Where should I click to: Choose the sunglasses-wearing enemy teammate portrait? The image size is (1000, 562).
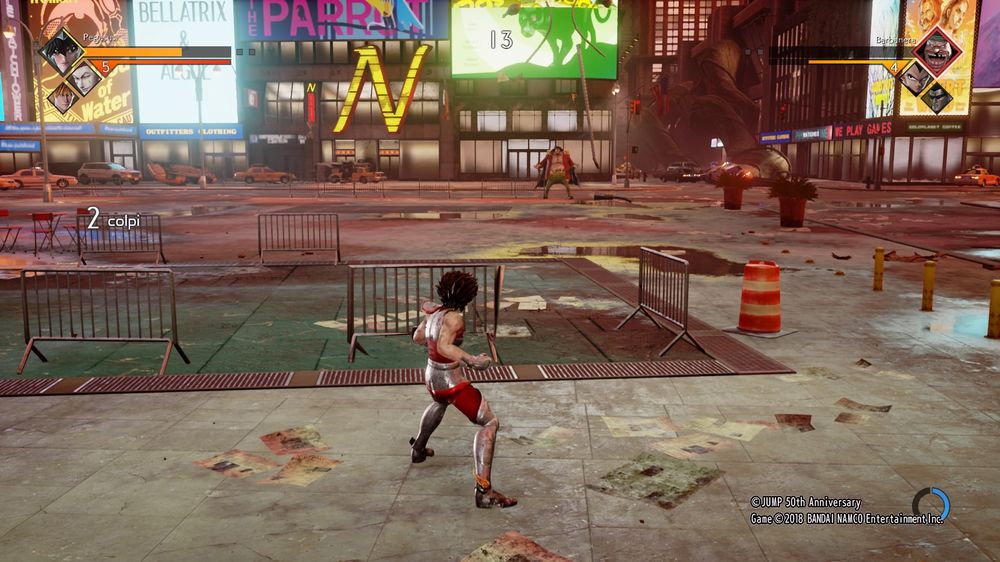[937, 97]
